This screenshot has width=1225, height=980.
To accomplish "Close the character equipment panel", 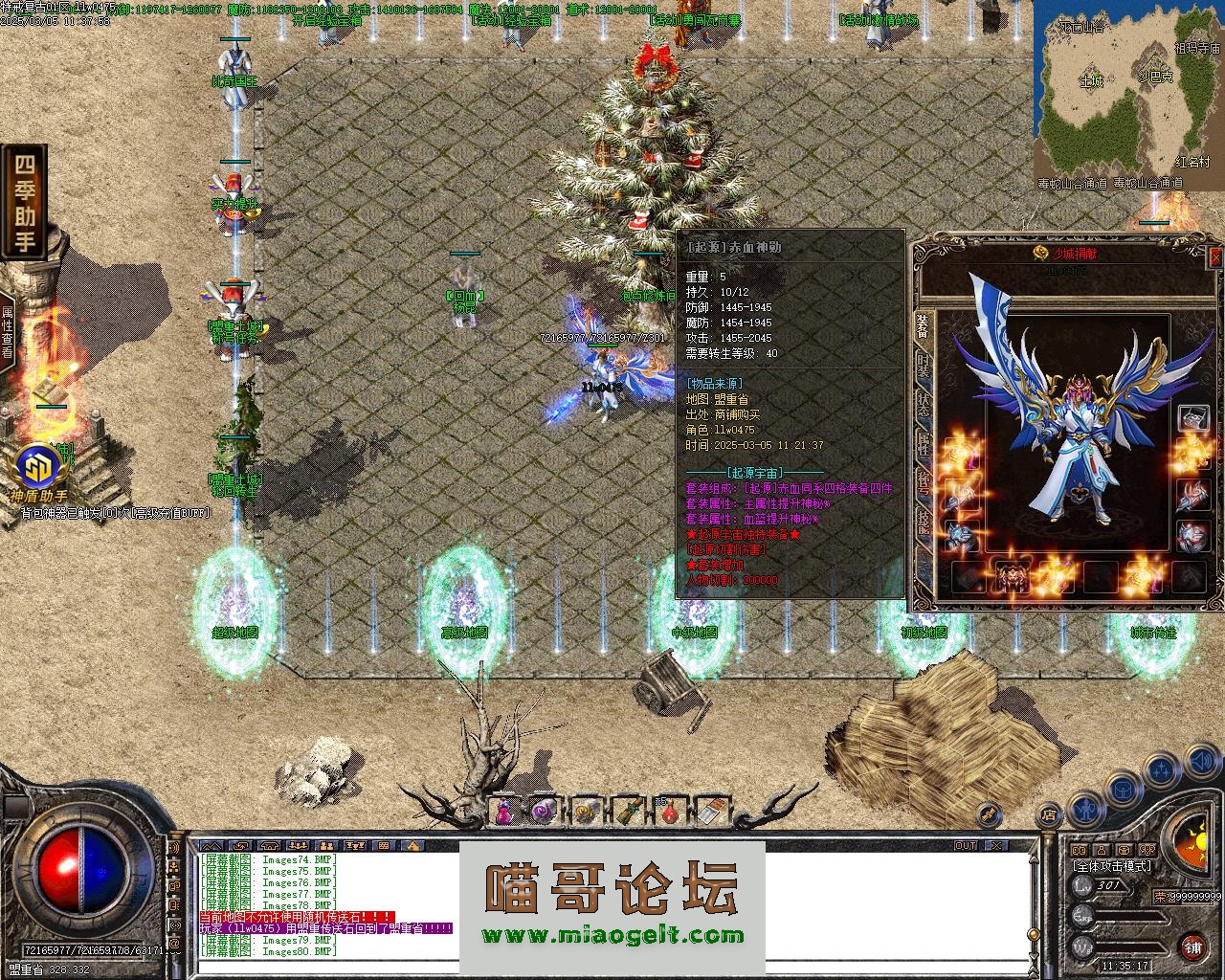I will coord(1215,256).
